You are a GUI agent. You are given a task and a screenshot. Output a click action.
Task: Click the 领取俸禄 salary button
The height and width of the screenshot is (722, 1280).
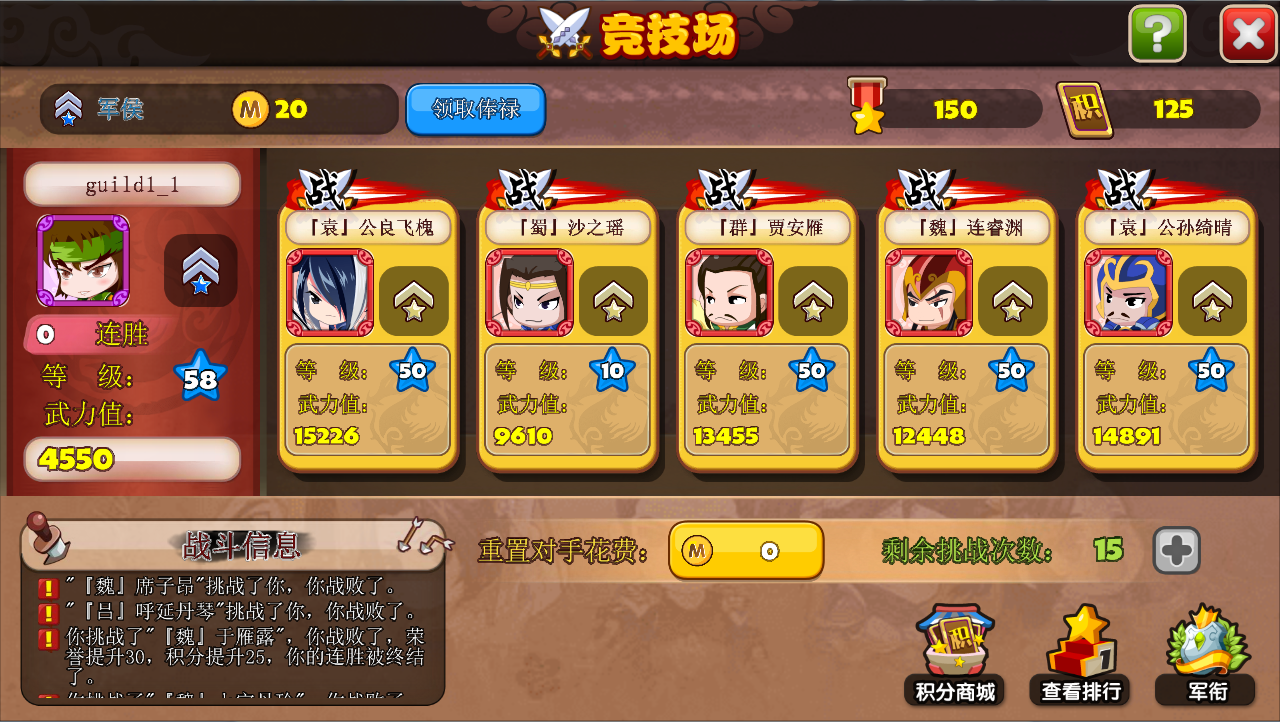(474, 110)
